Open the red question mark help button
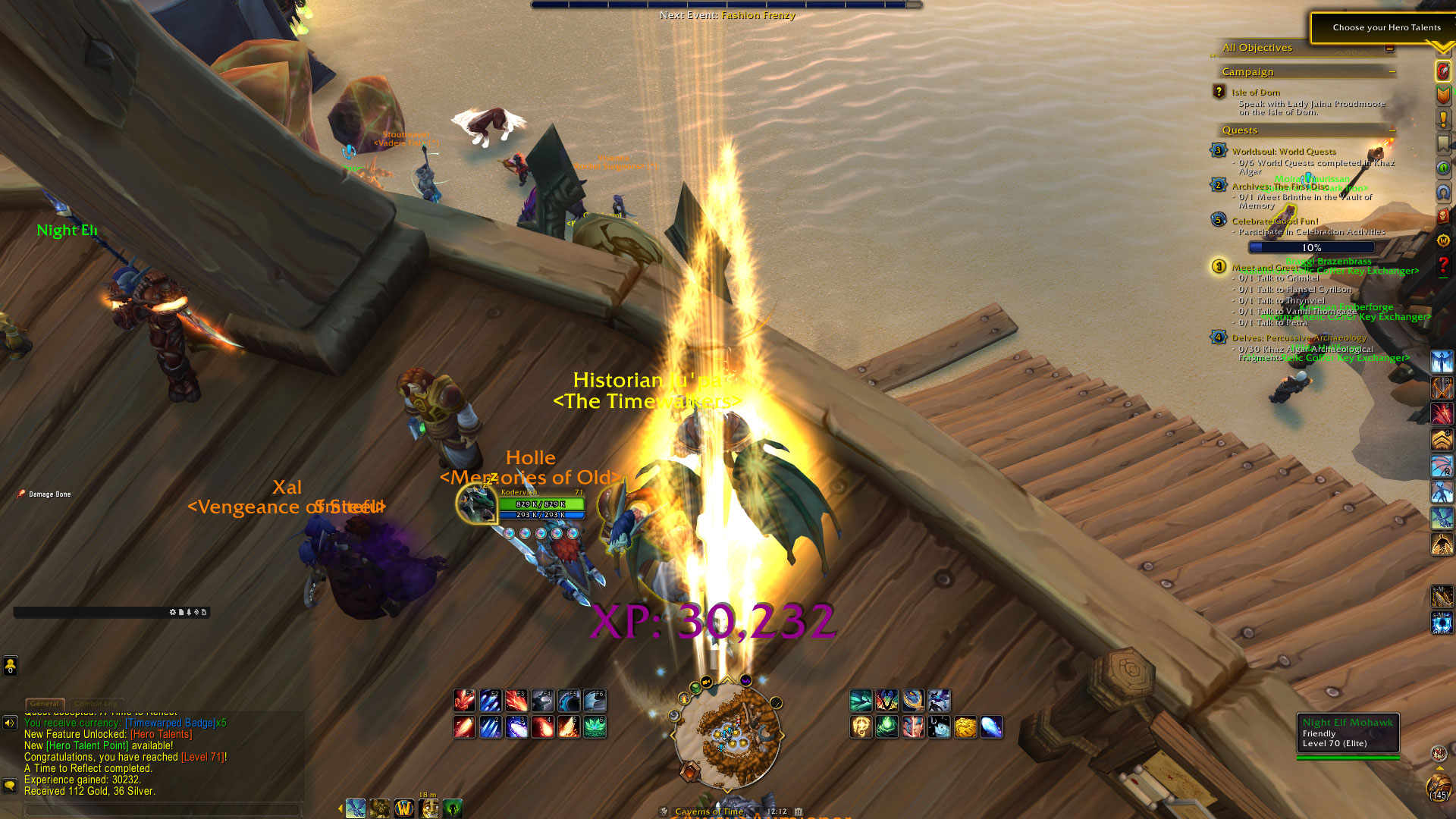The height and width of the screenshot is (819, 1456). 1442,265
